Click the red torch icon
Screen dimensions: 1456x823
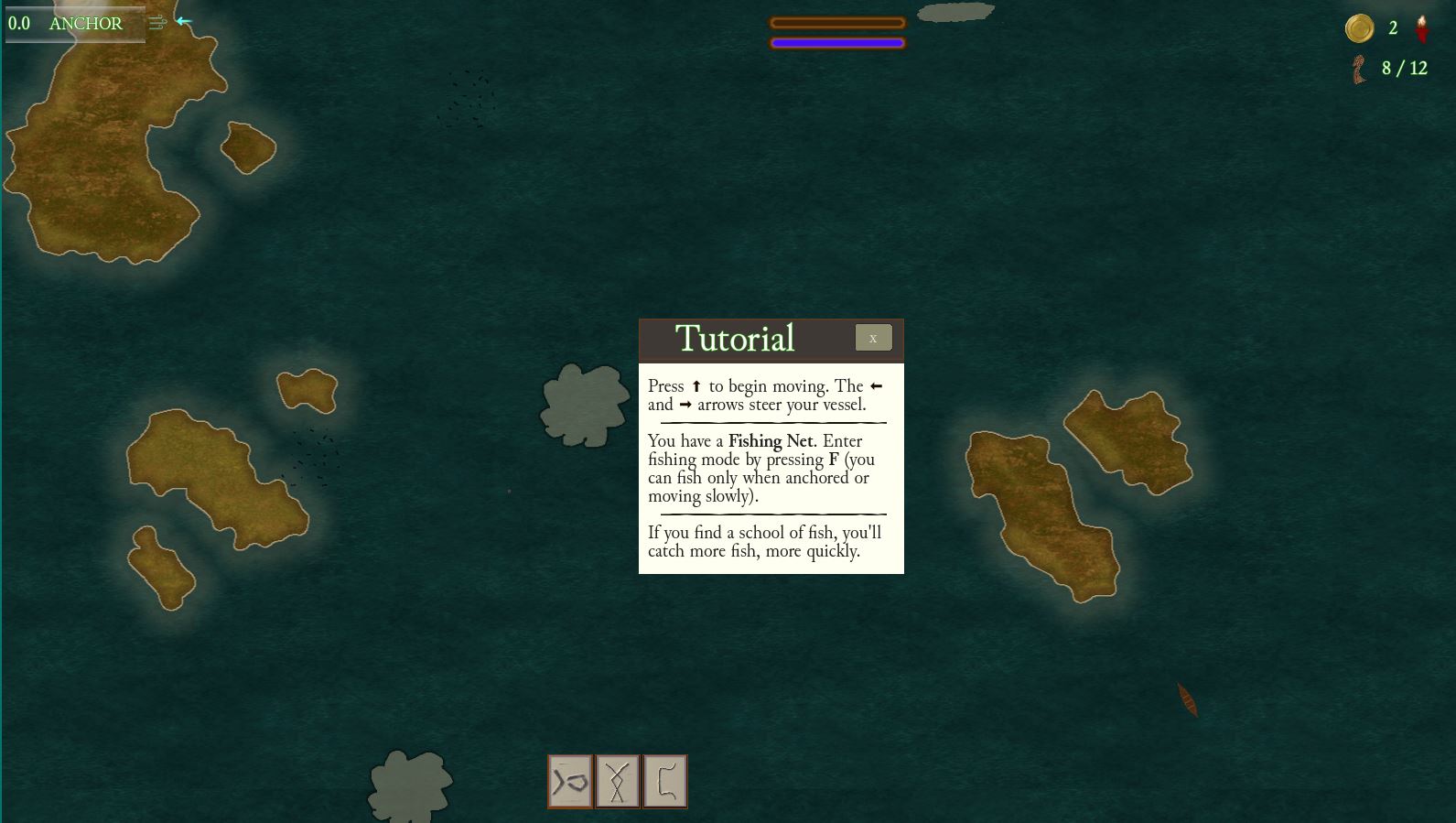(1421, 28)
